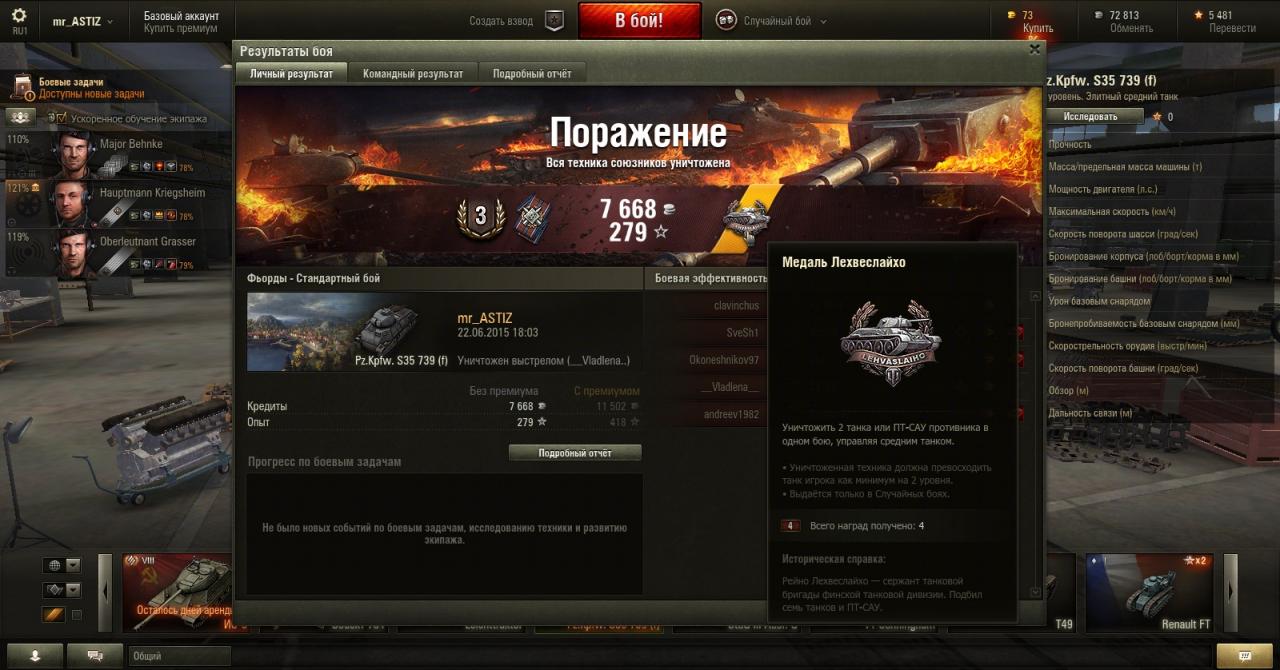Click the chat input field labeled Общий
Screen dimensions: 1280x670
(178, 656)
